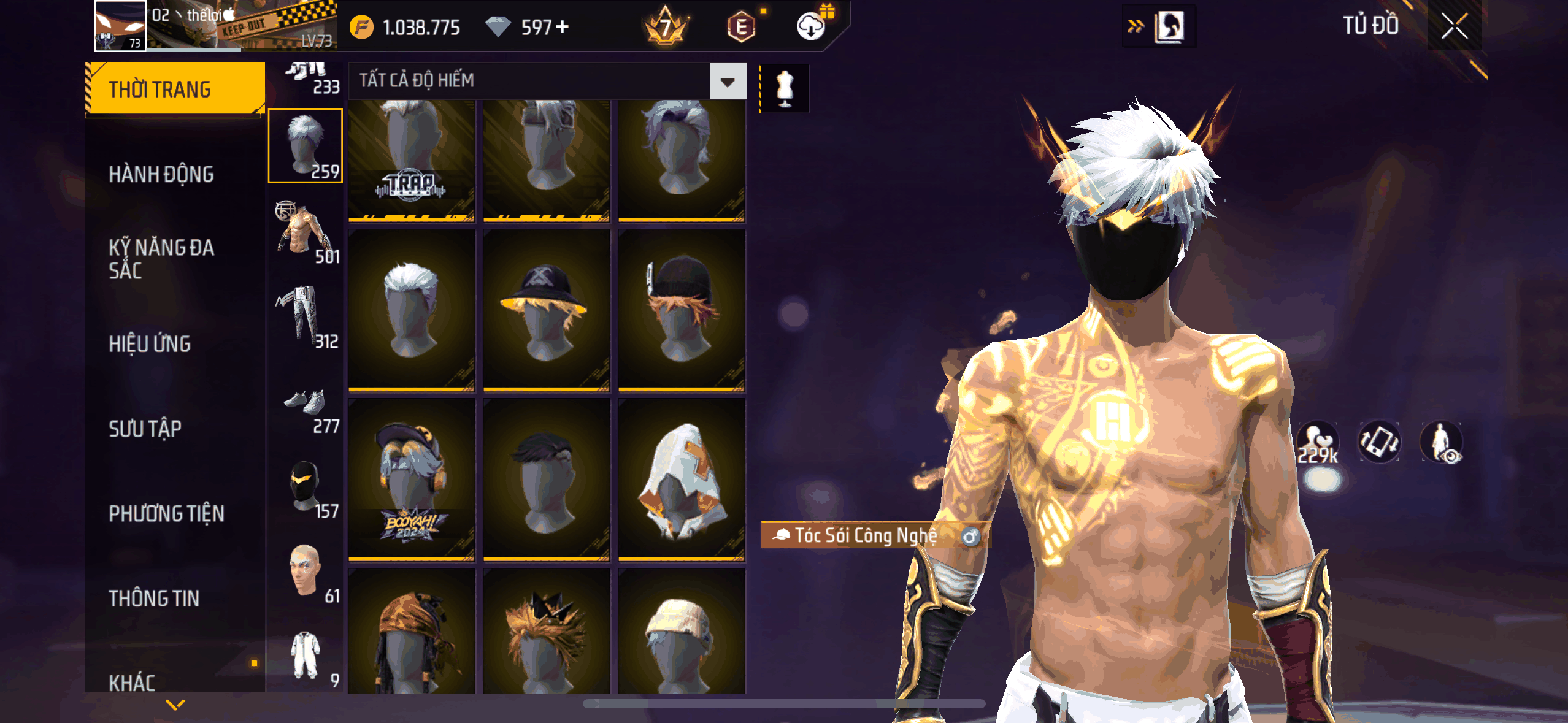The width and height of the screenshot is (1568, 723).
Task: Show the Thông Tin tab
Action: [154, 598]
